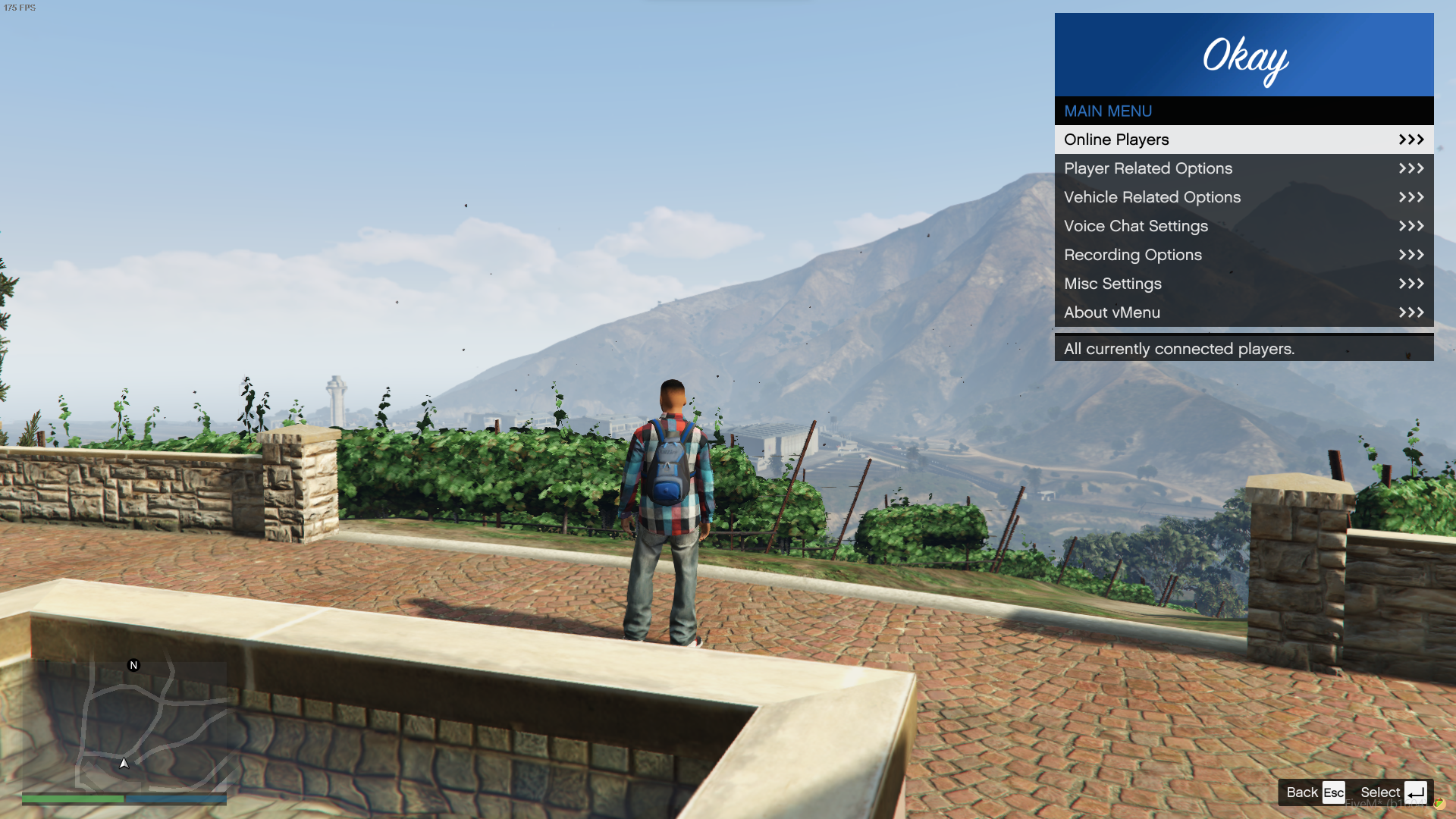This screenshot has height=819, width=1456.
Task: Expand Misc Settings with its chevron
Action: point(1410,283)
